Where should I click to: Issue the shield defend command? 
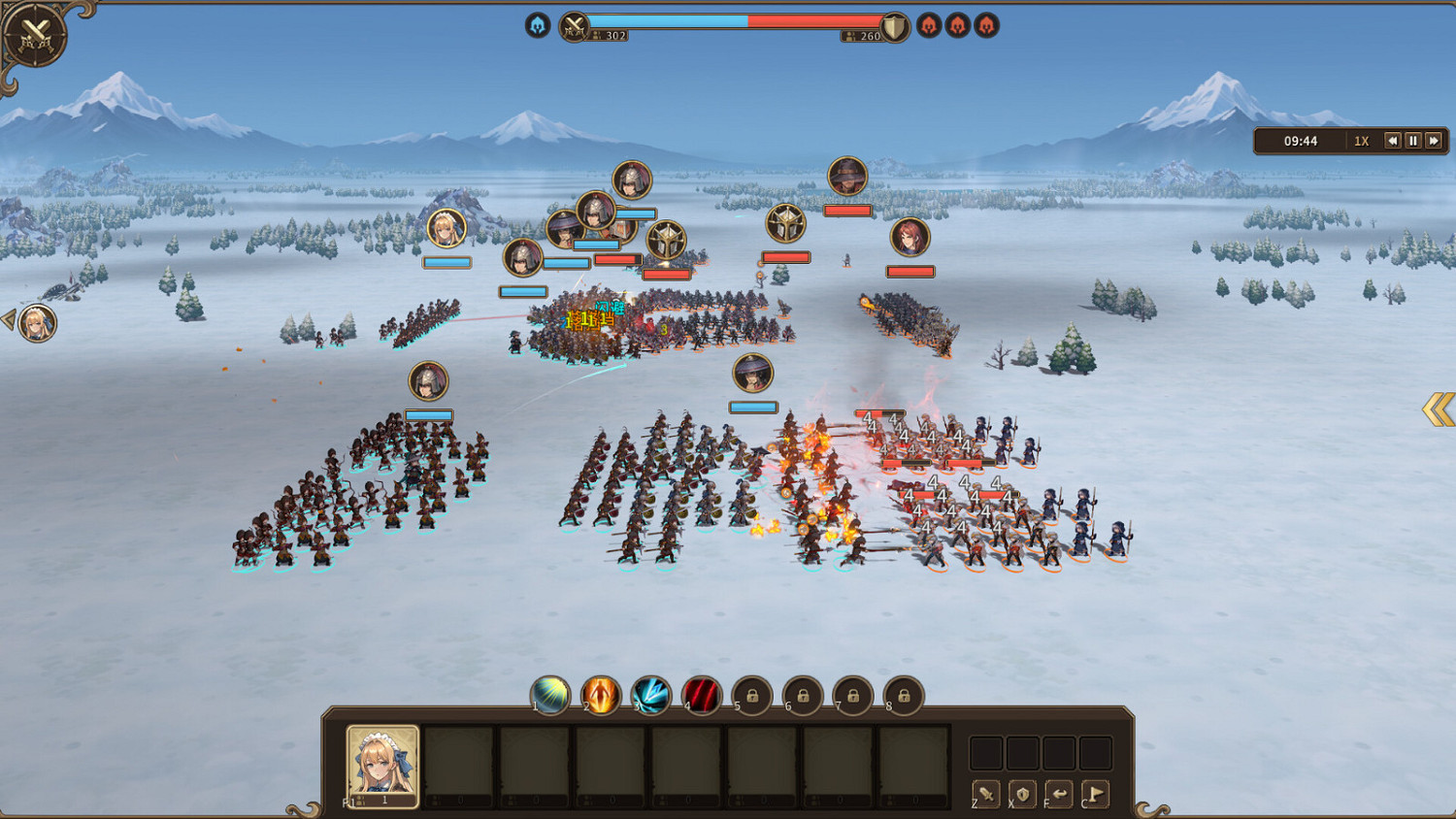tap(1022, 794)
